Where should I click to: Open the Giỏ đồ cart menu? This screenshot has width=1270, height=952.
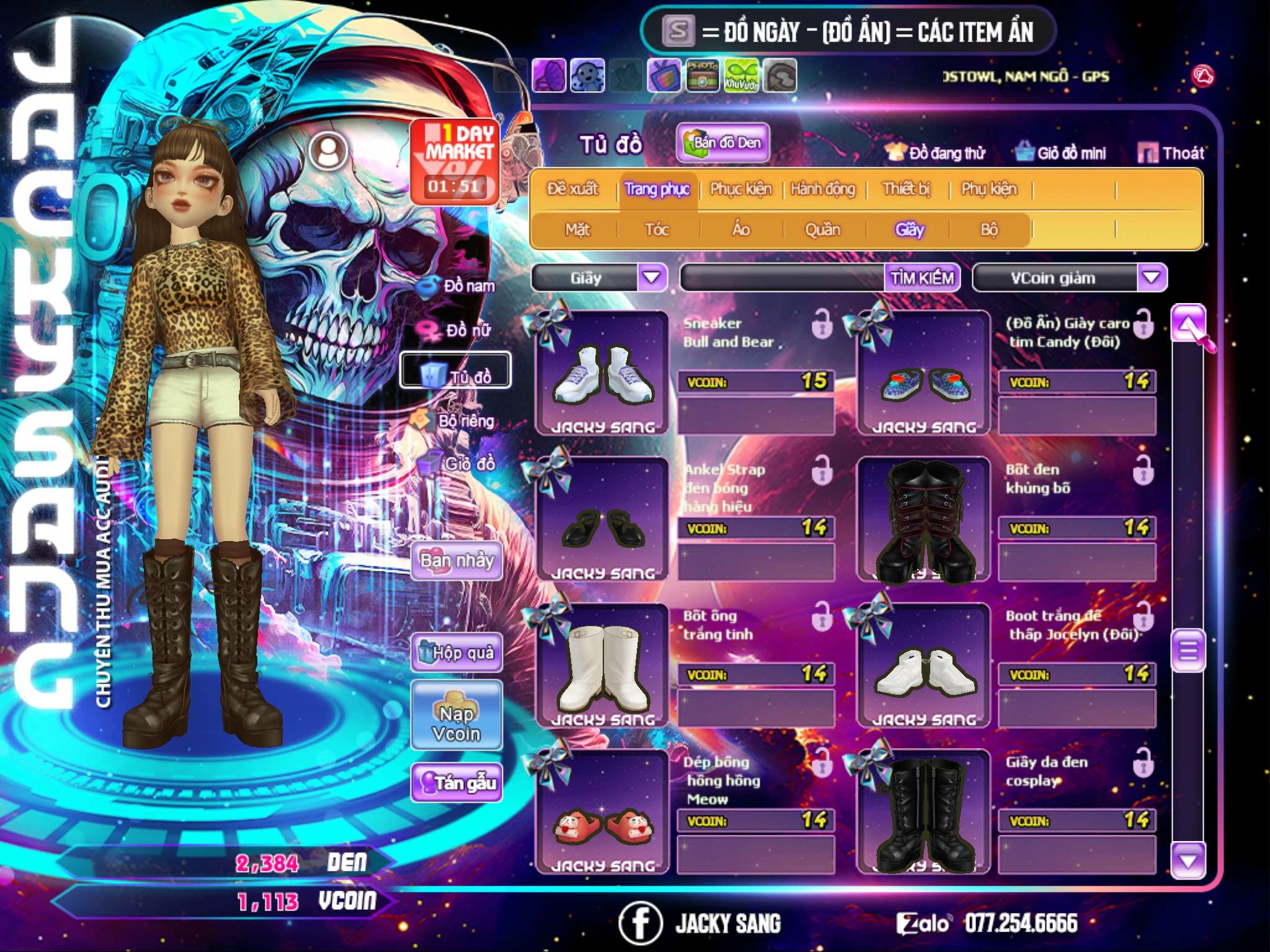pos(459,464)
